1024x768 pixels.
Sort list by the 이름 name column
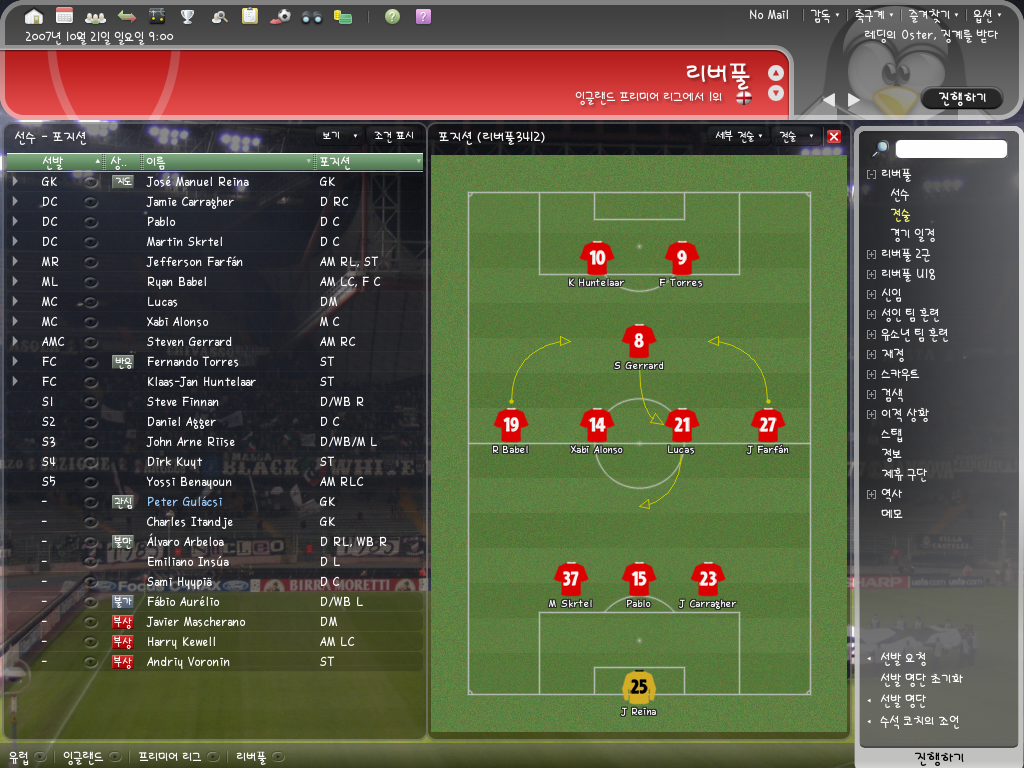pyautogui.click(x=229, y=161)
